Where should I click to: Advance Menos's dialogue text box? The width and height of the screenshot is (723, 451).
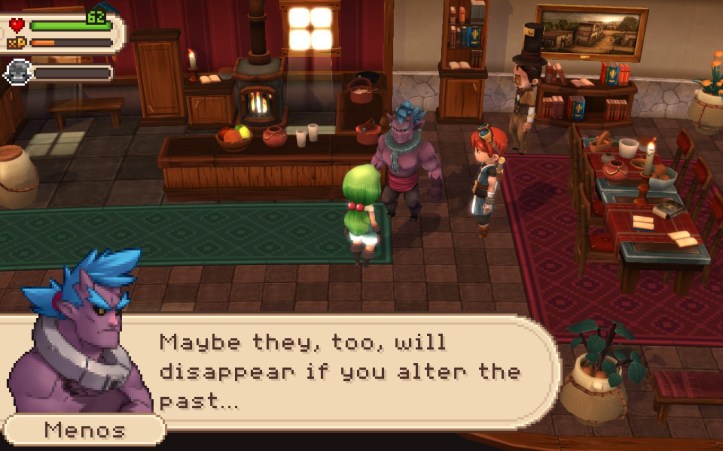(x=340, y=373)
